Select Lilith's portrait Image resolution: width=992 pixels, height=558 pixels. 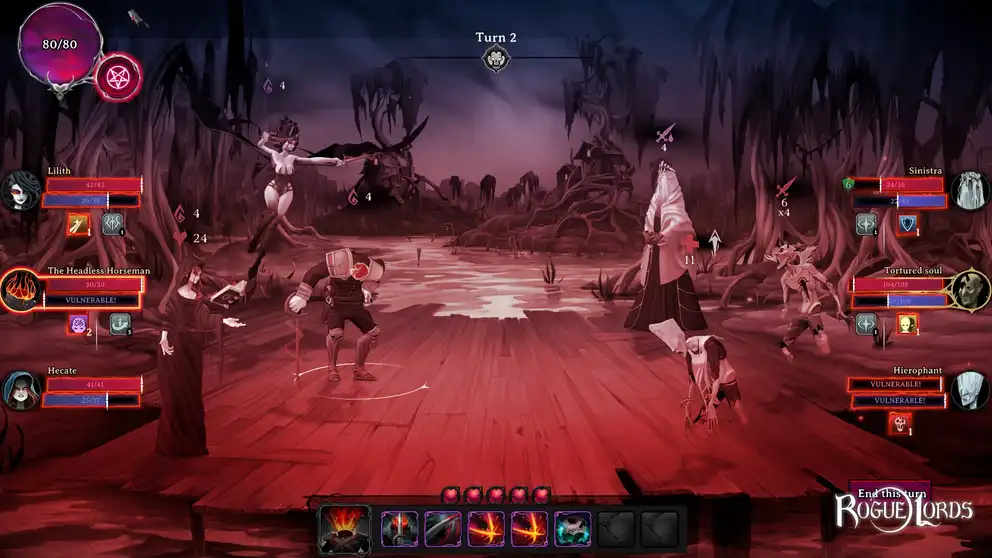pyautogui.click(x=21, y=190)
